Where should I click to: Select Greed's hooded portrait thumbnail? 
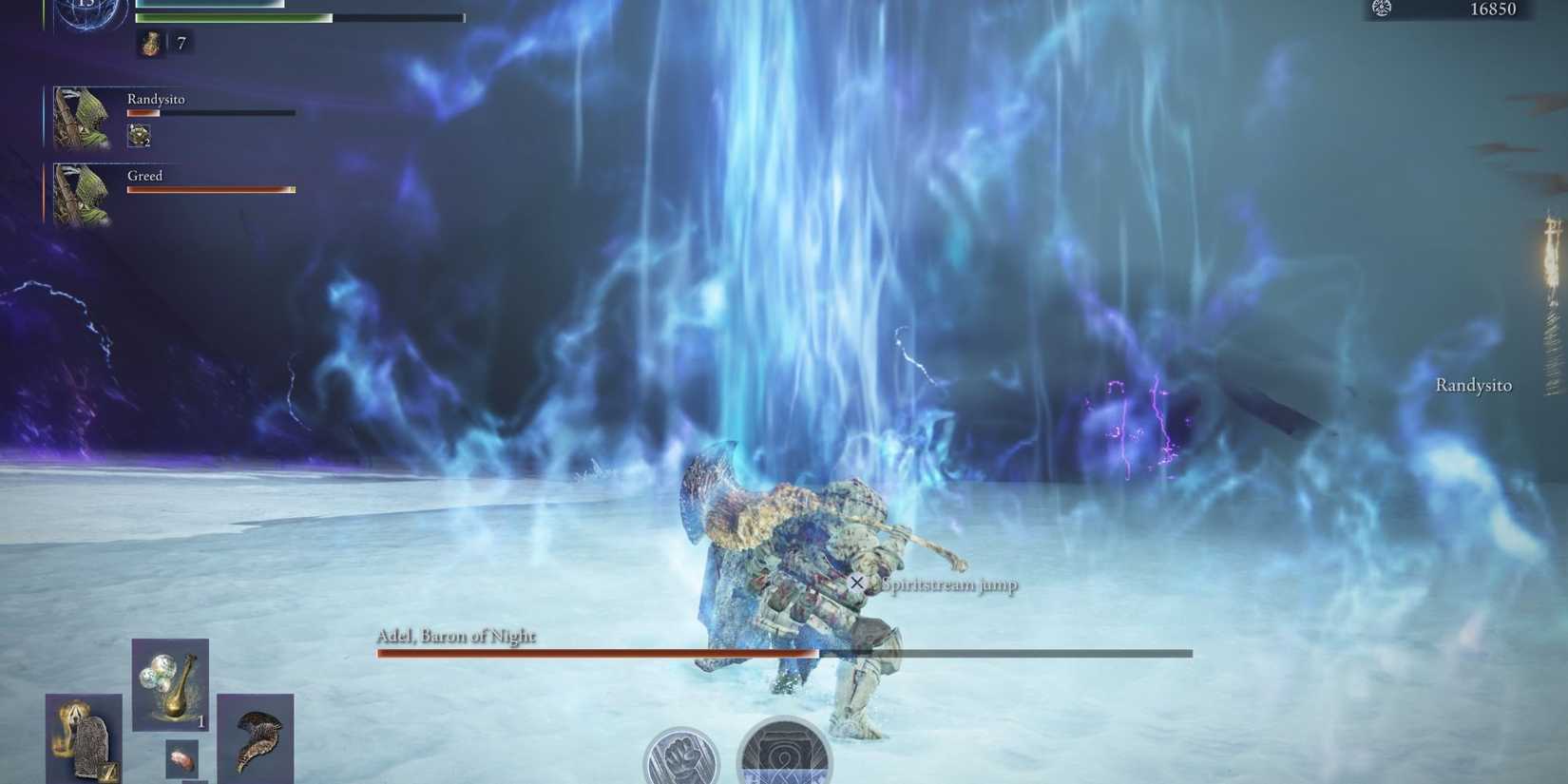pos(81,193)
